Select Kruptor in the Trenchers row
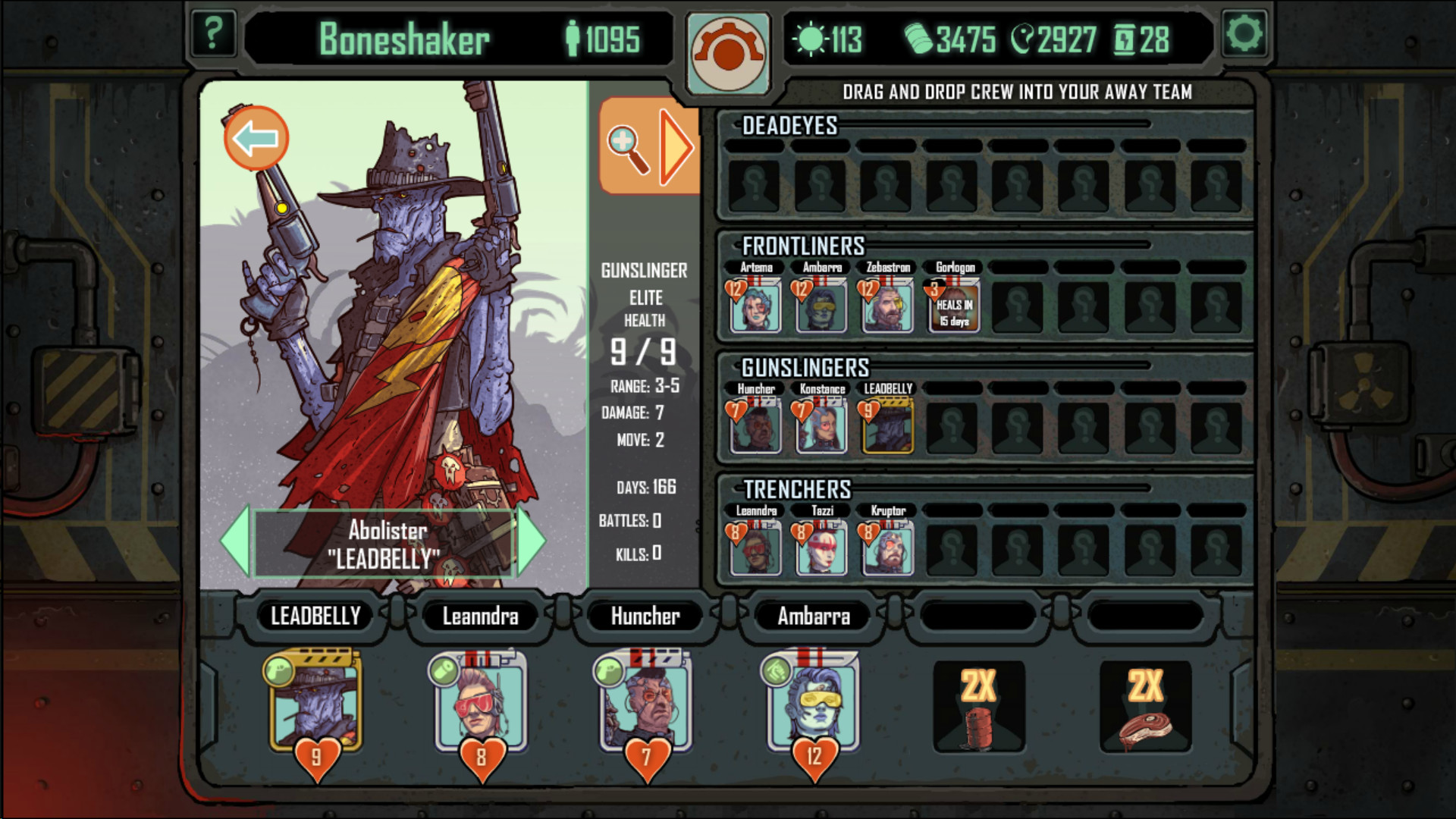This screenshot has width=1456, height=819. [886, 548]
